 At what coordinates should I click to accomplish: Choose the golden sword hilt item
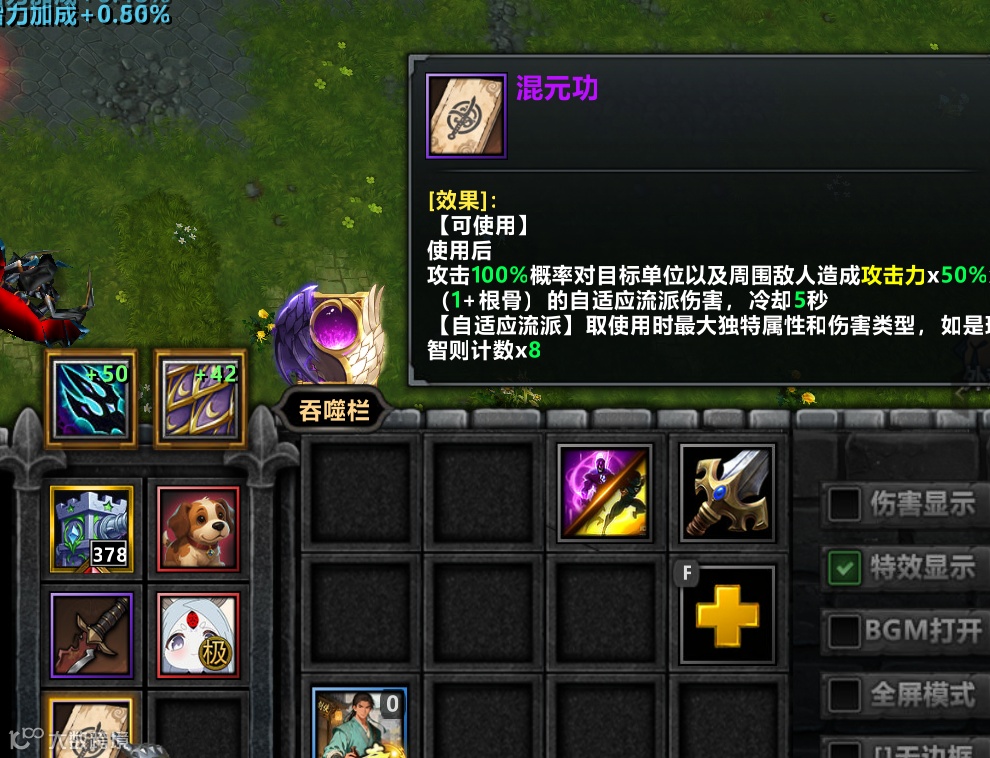727,493
